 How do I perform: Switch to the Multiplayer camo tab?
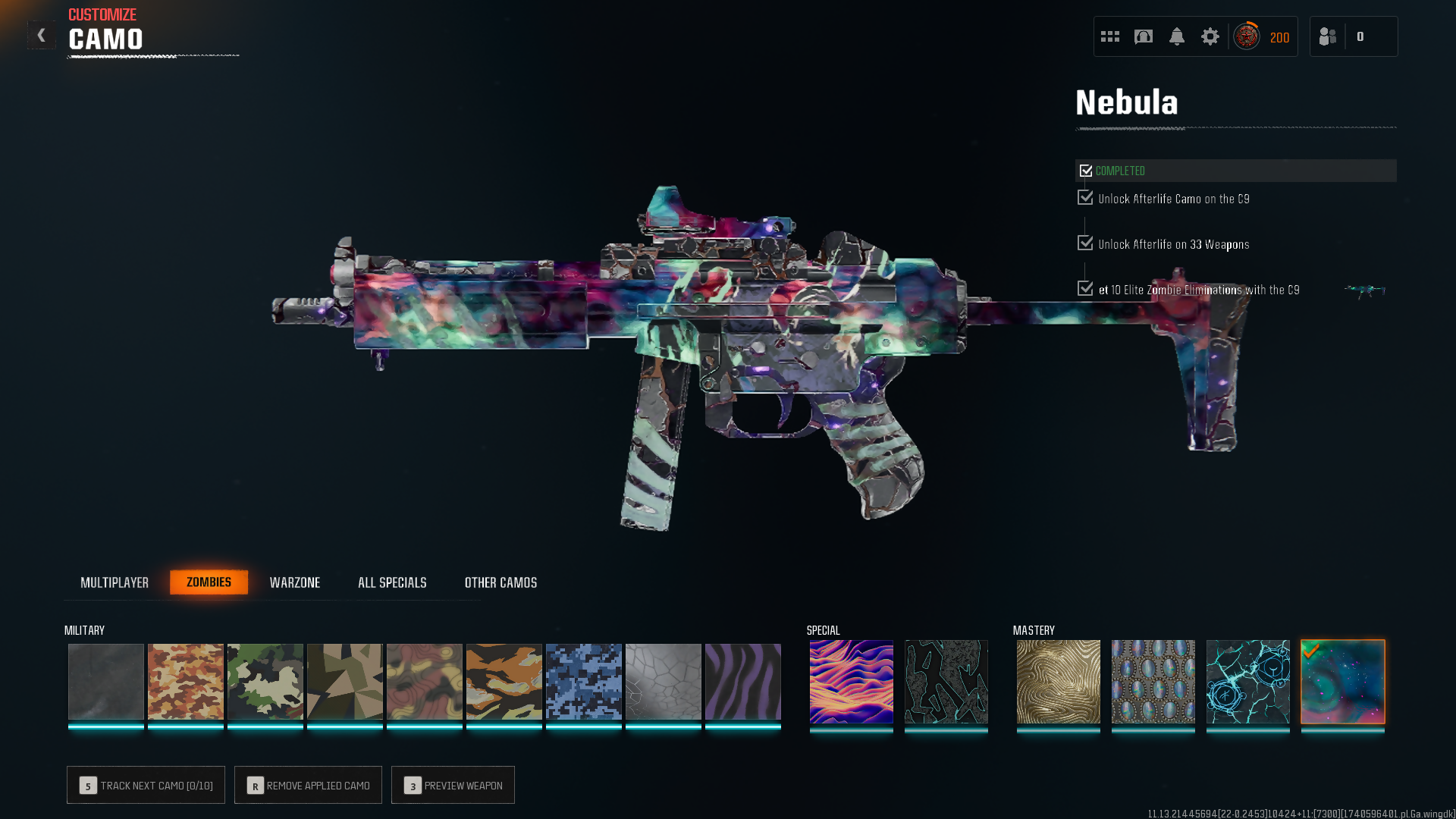point(115,582)
